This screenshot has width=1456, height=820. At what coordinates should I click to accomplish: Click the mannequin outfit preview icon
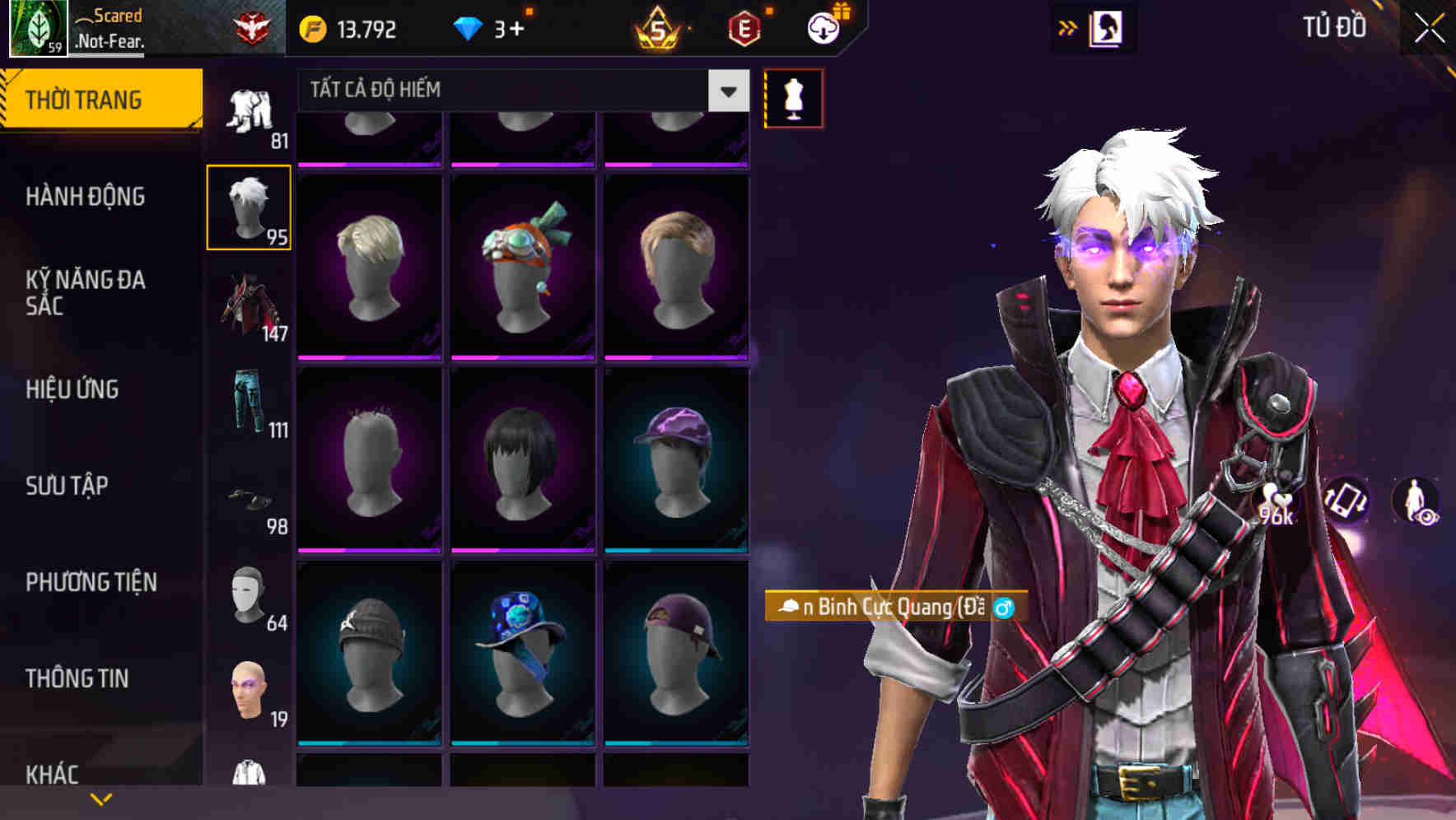tap(793, 97)
